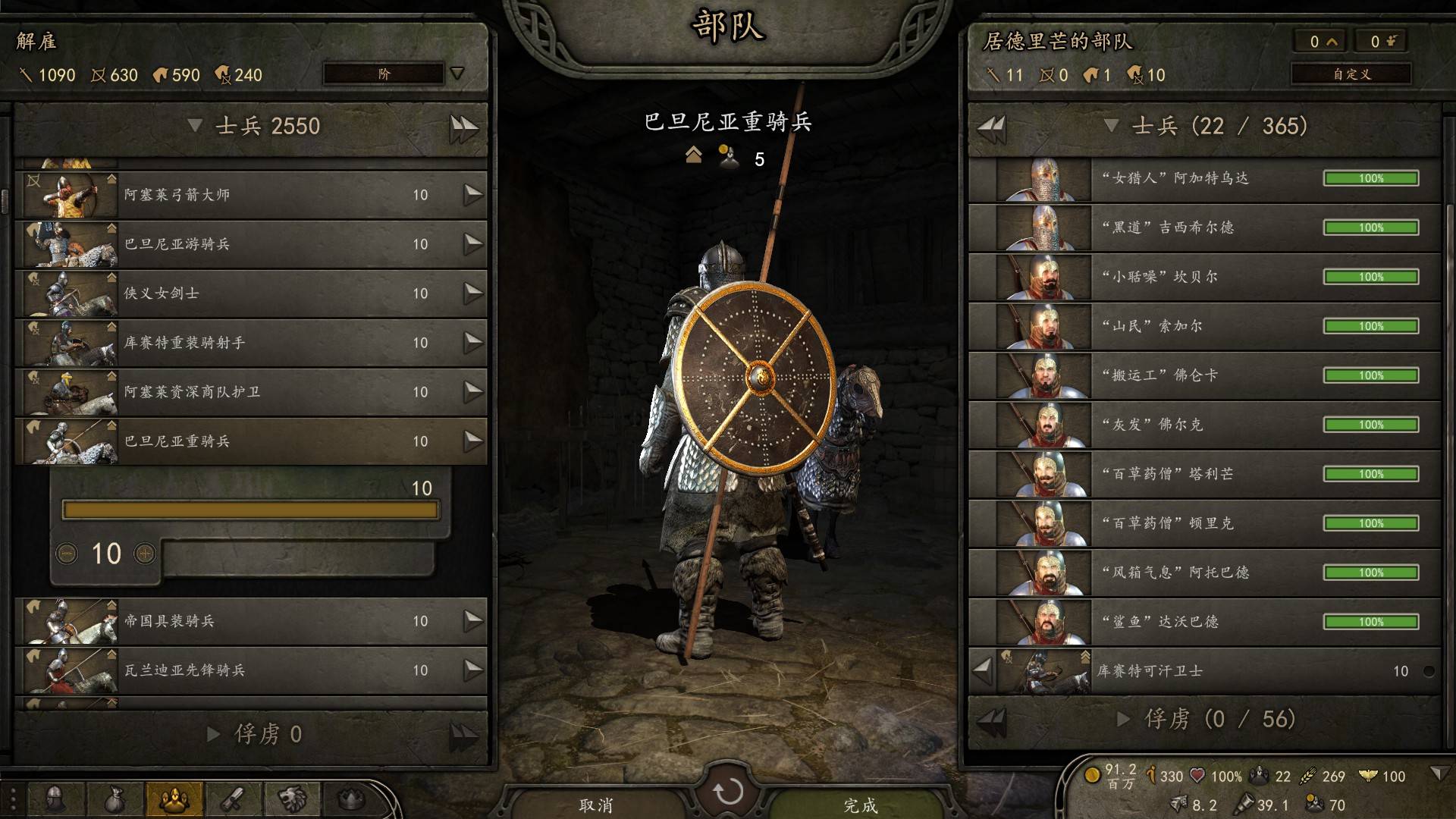Transfer 巴旦尼亚游骑兵 with its arrow button
Image resolution: width=1456 pixels, height=819 pixels.
[x=473, y=243]
